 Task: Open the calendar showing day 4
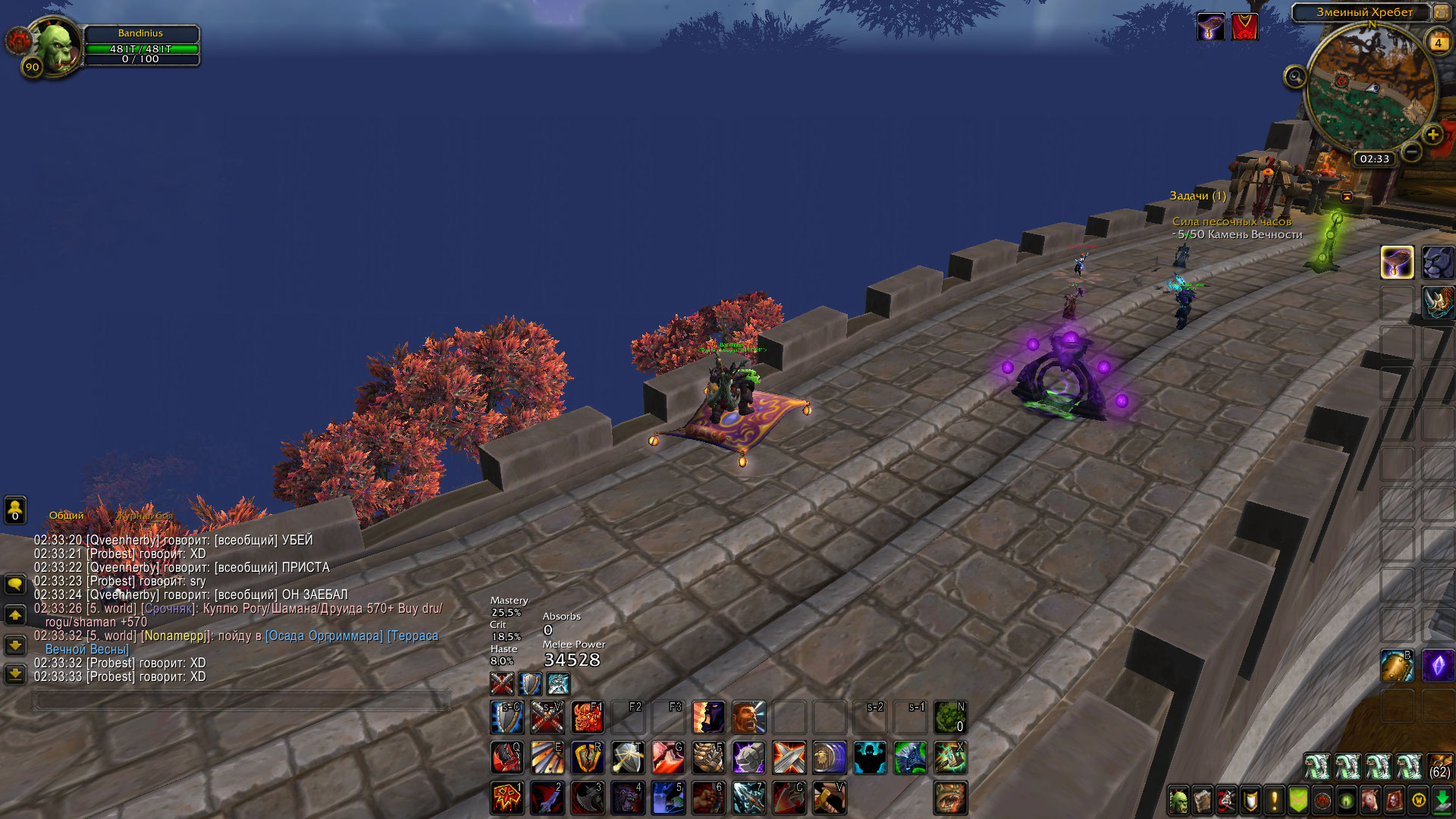point(1438,42)
